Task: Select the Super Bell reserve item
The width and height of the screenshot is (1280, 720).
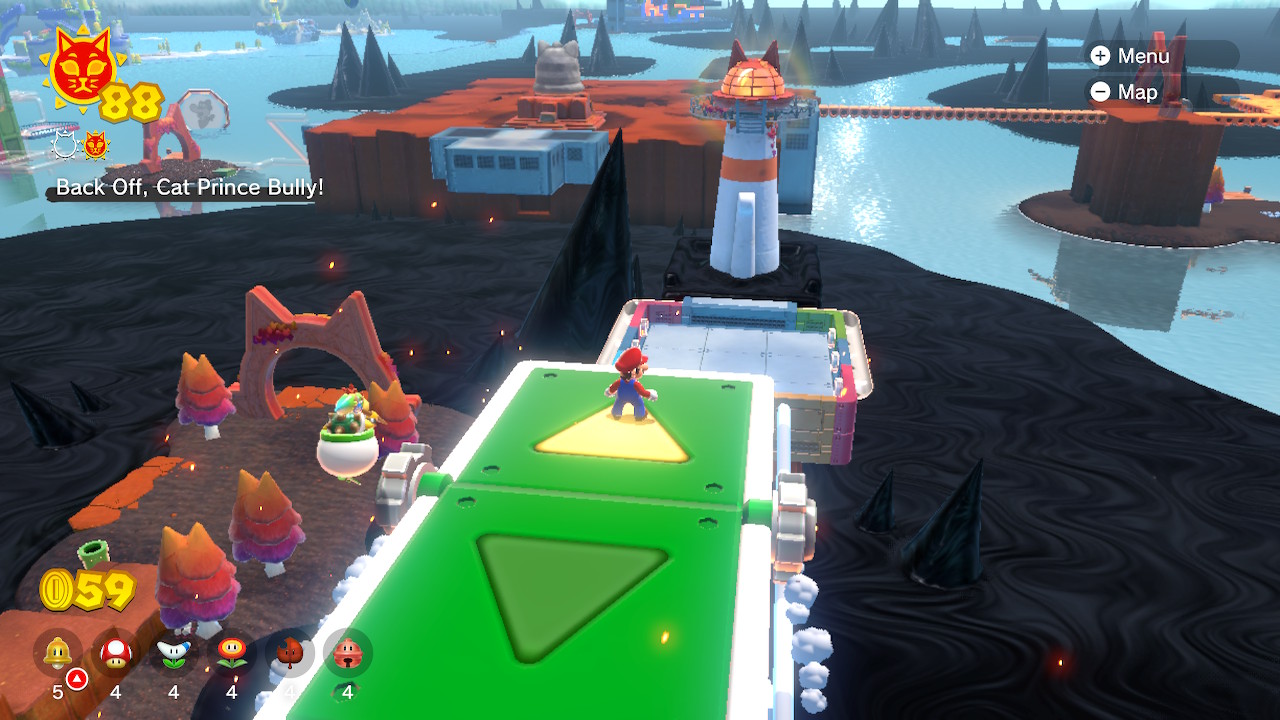Action: pyautogui.click(x=58, y=654)
